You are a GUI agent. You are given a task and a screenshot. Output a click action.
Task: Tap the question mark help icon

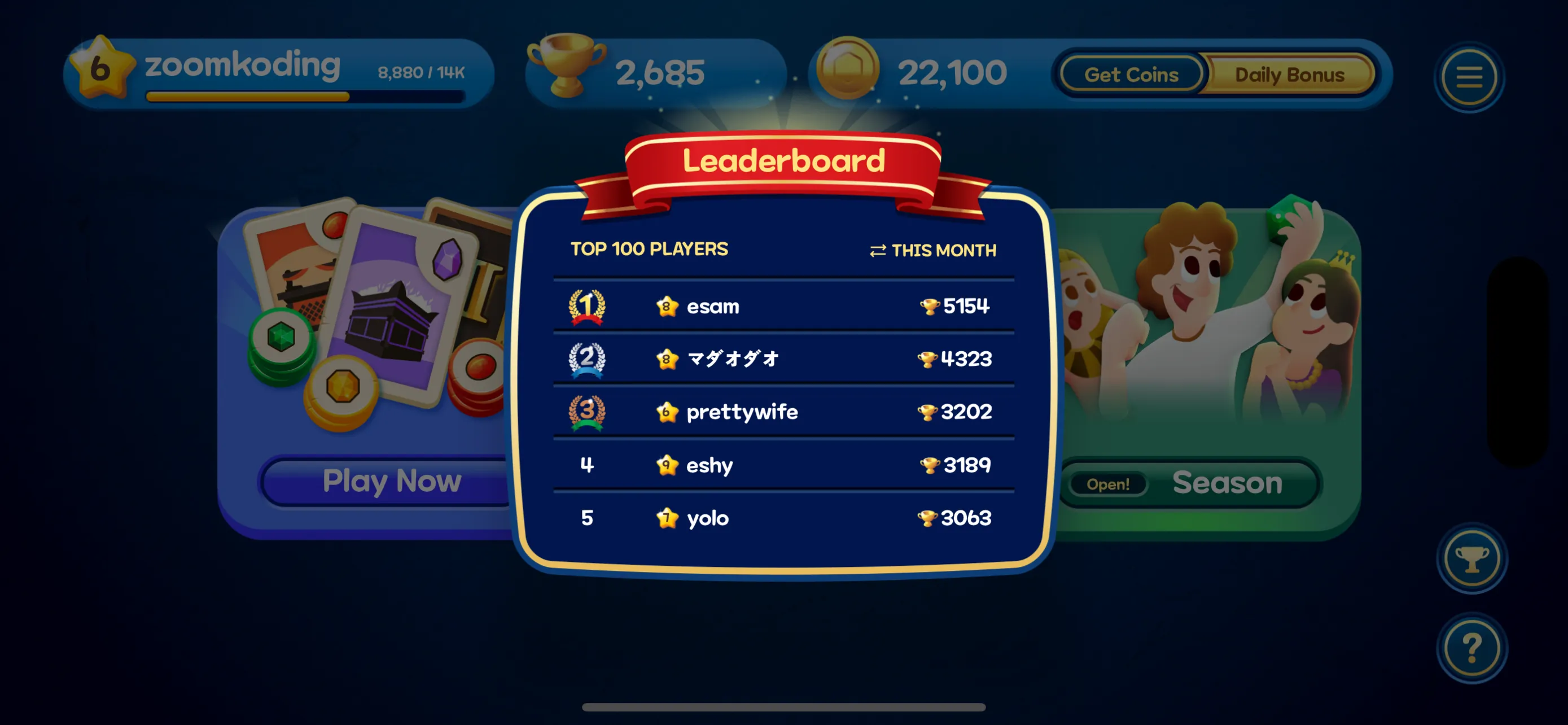1472,648
